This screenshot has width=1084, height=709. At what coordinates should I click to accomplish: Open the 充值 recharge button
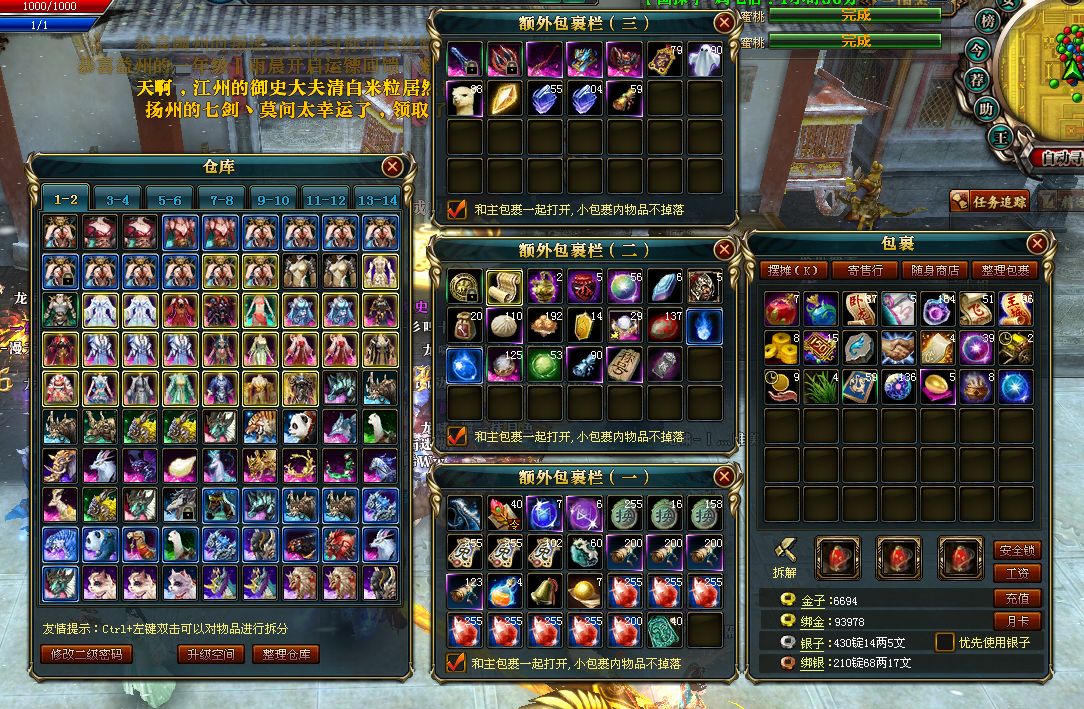point(1017,598)
